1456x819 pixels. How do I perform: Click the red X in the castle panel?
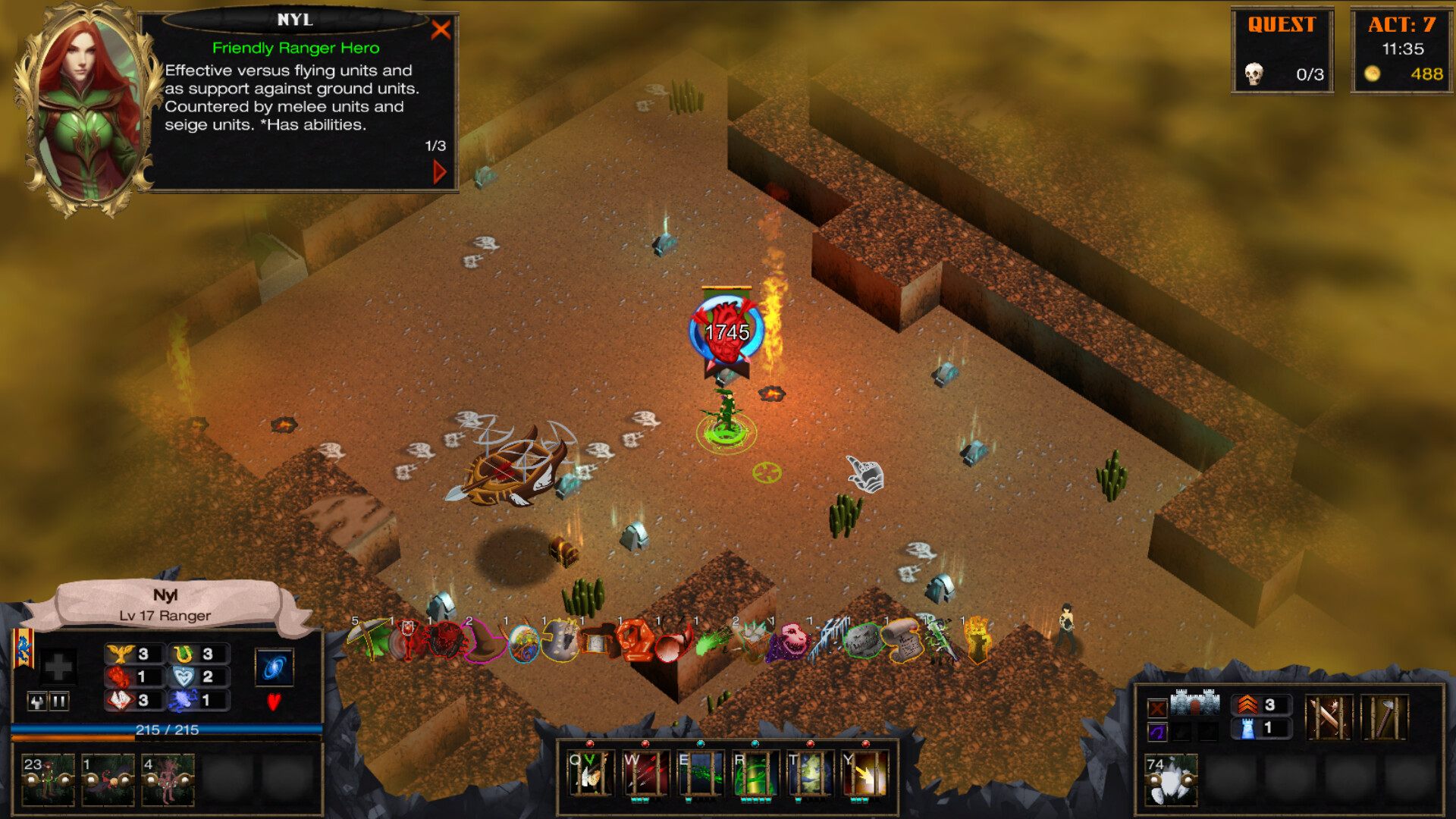pyautogui.click(x=1158, y=708)
